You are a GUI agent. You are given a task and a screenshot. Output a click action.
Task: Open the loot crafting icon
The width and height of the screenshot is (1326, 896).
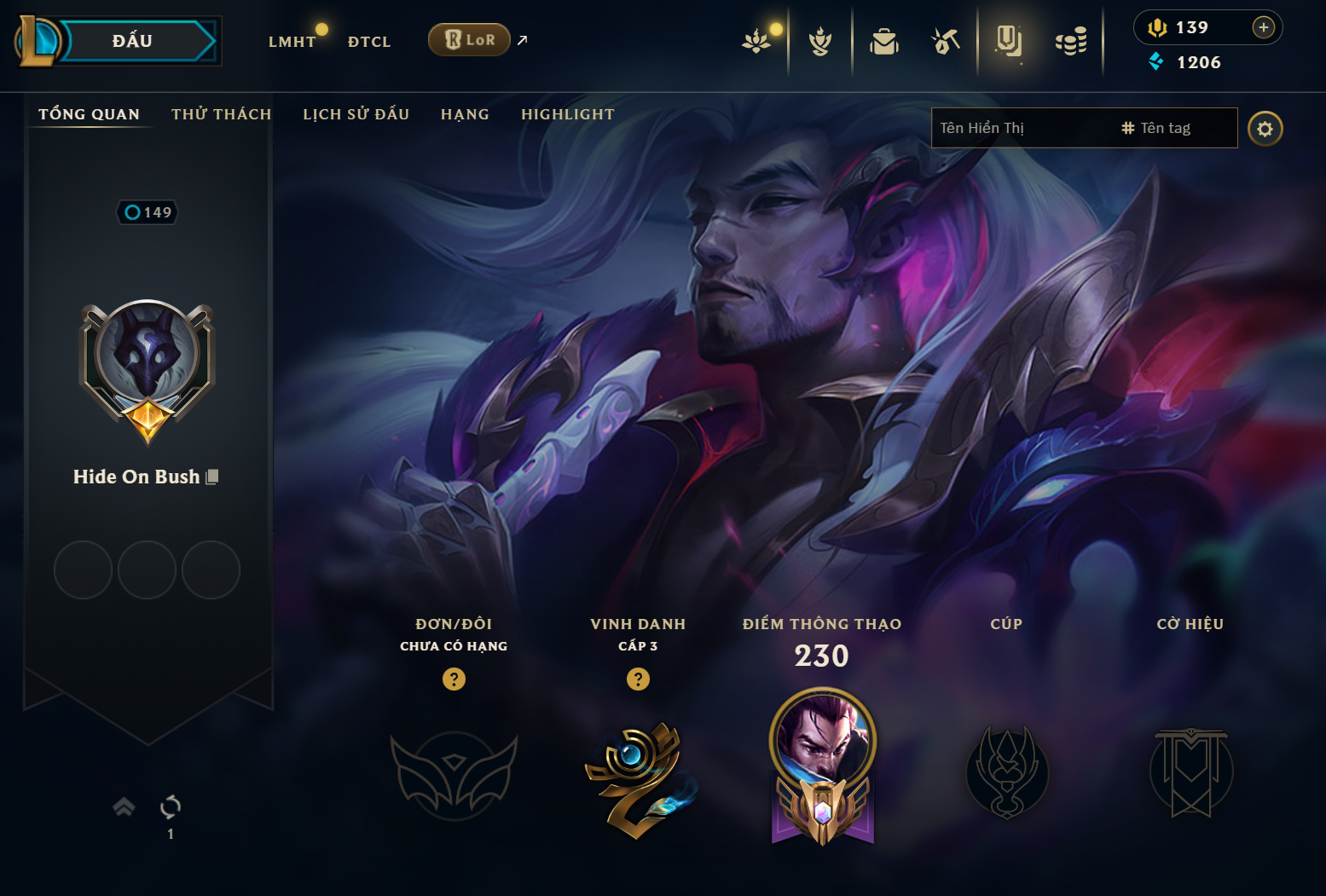pyautogui.click(x=945, y=41)
